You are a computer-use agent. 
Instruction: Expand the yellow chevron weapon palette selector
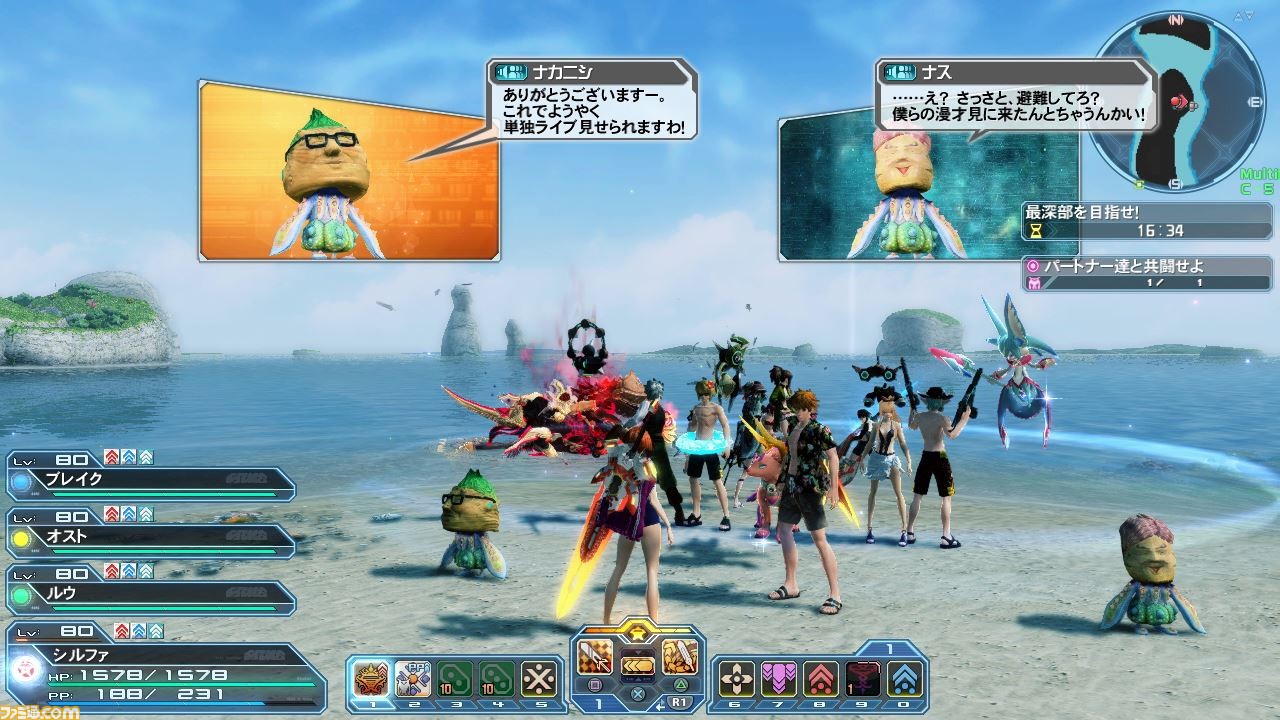(638, 666)
